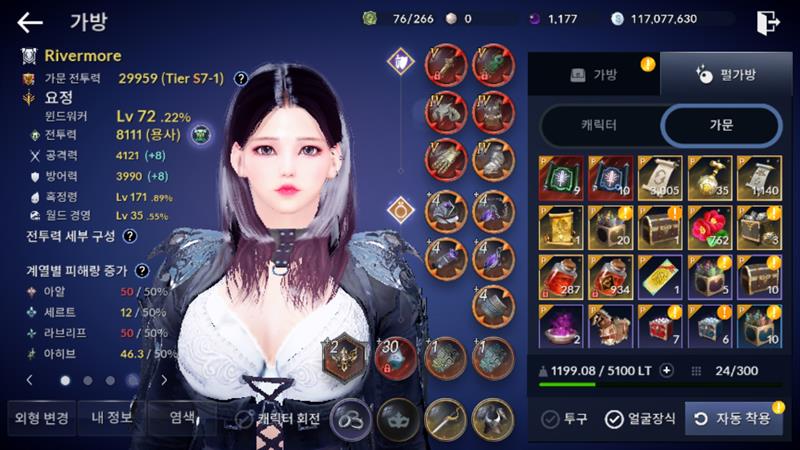
Task: Select the yellow ticket item slot
Action: pyautogui.click(x=659, y=277)
